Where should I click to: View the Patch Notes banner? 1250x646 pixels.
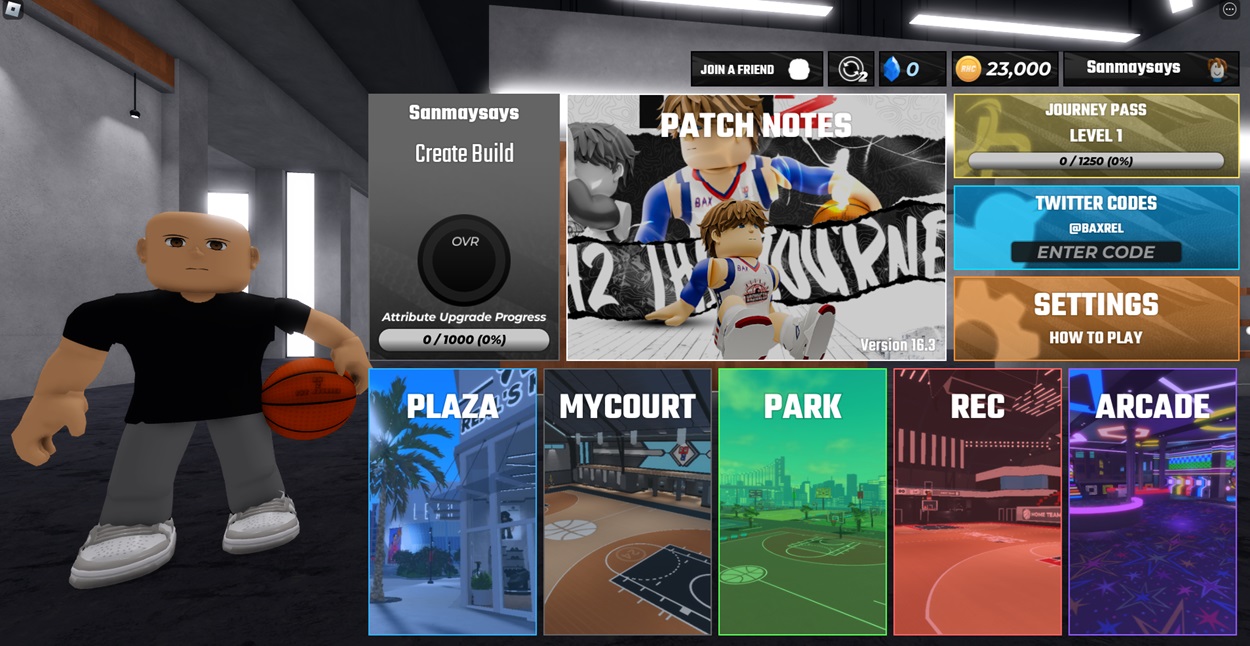pos(756,227)
